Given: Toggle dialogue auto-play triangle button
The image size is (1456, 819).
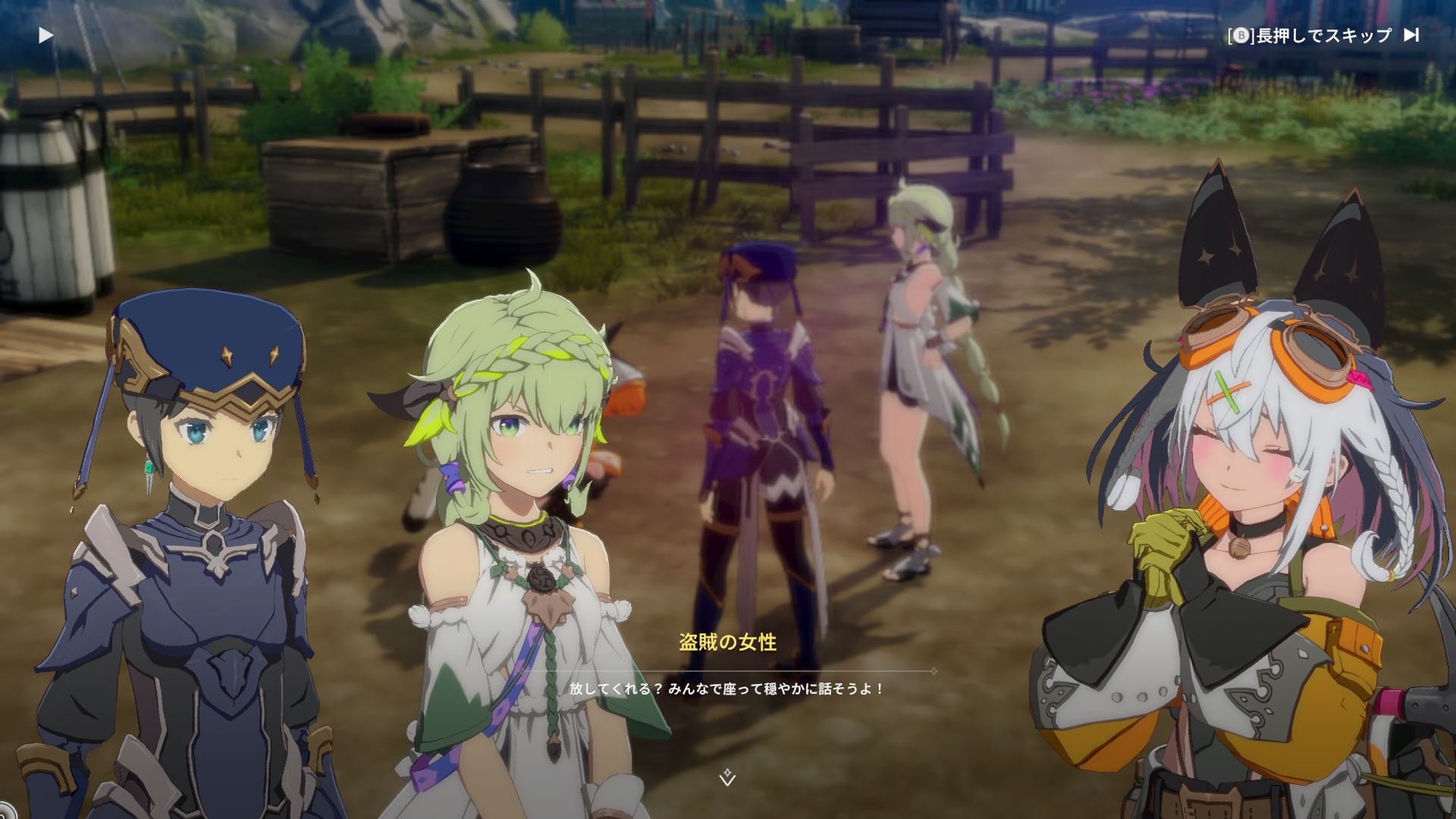Looking at the screenshot, I should tap(46, 36).
